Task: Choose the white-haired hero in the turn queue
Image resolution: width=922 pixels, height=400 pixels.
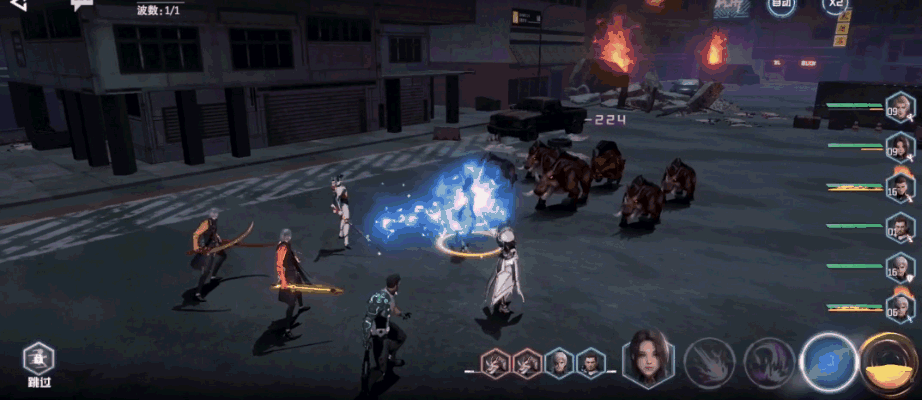Action: coord(559,364)
